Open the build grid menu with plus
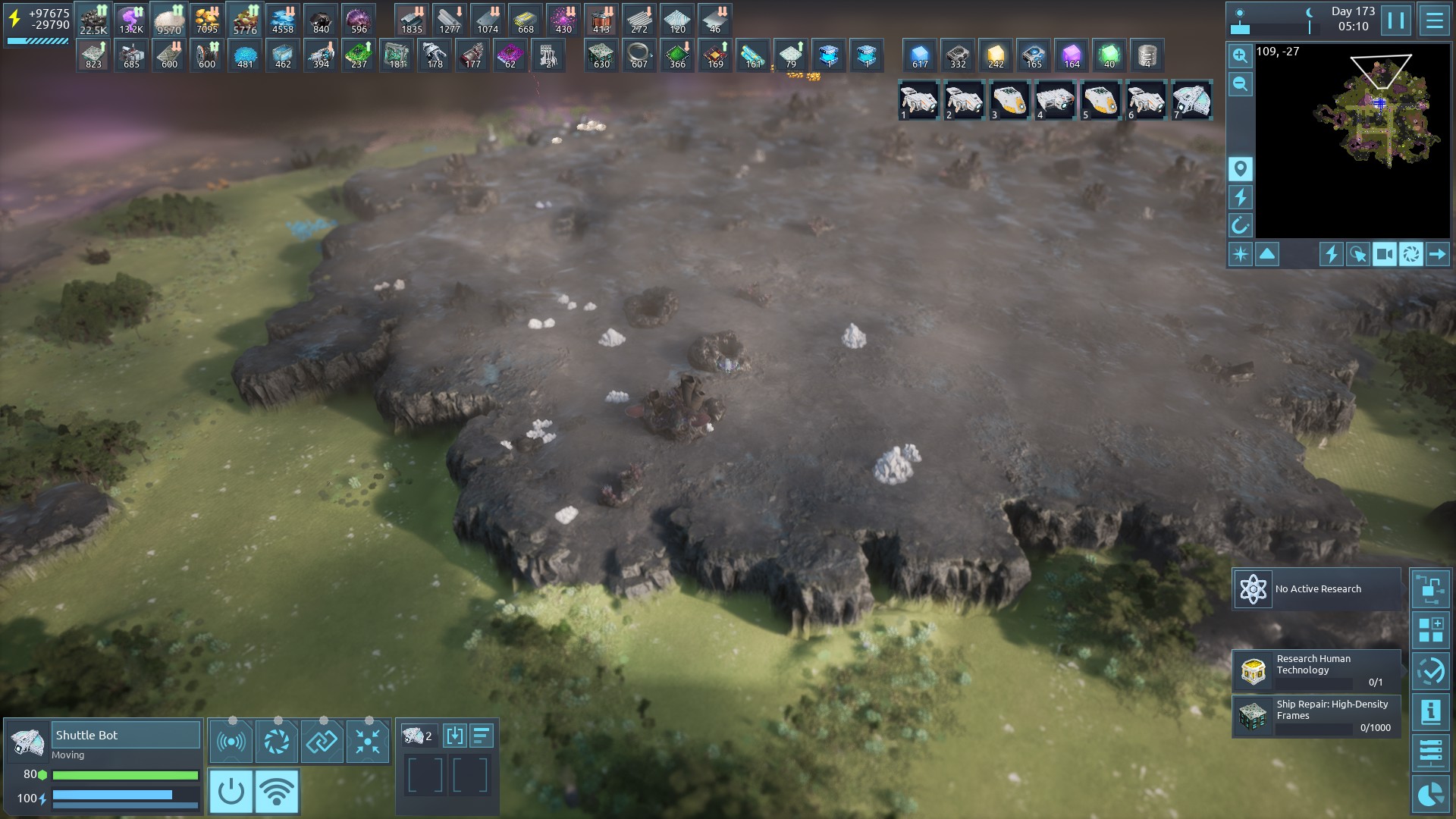Image resolution: width=1456 pixels, height=819 pixels. (1430, 630)
